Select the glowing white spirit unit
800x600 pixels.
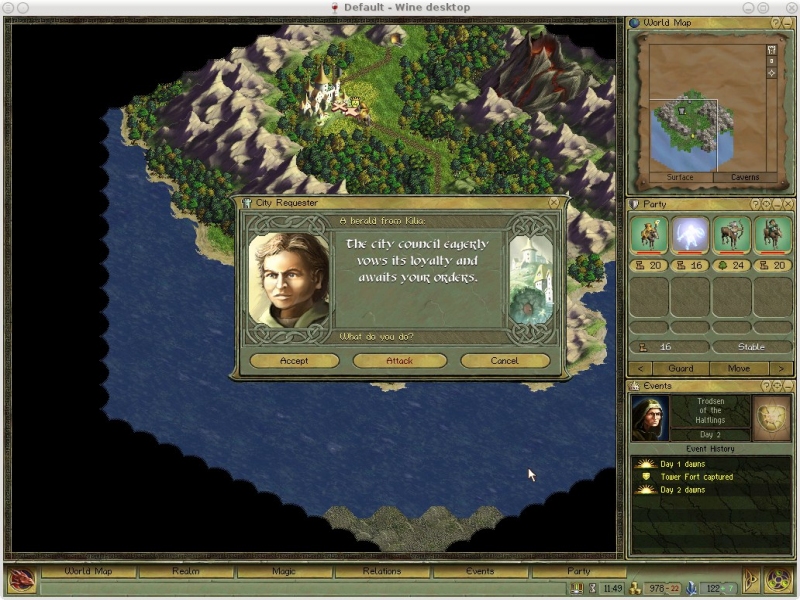point(690,236)
